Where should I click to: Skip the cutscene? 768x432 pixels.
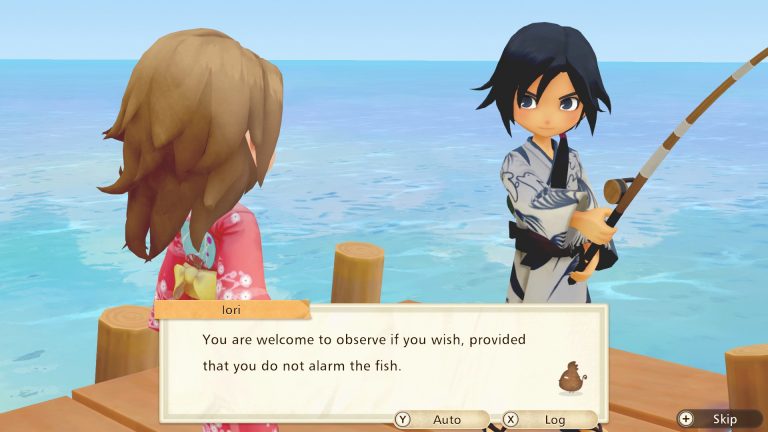(x=714, y=420)
